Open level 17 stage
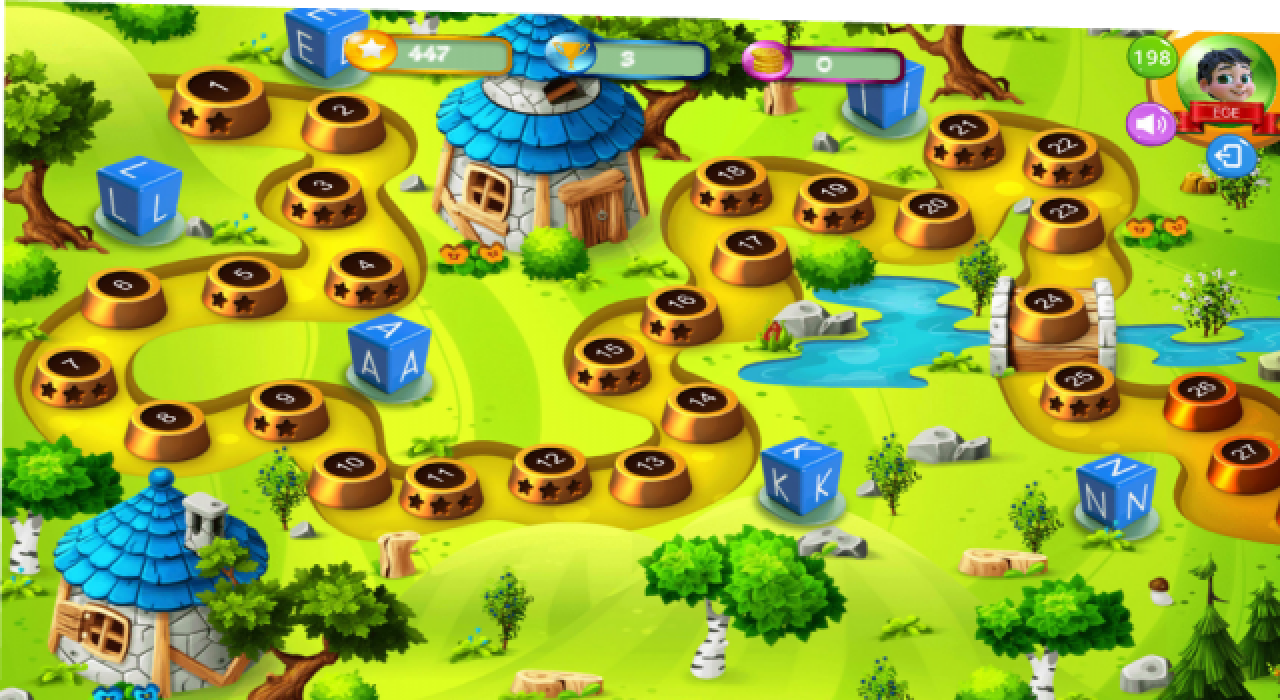The height and width of the screenshot is (700, 1280). tap(751, 251)
